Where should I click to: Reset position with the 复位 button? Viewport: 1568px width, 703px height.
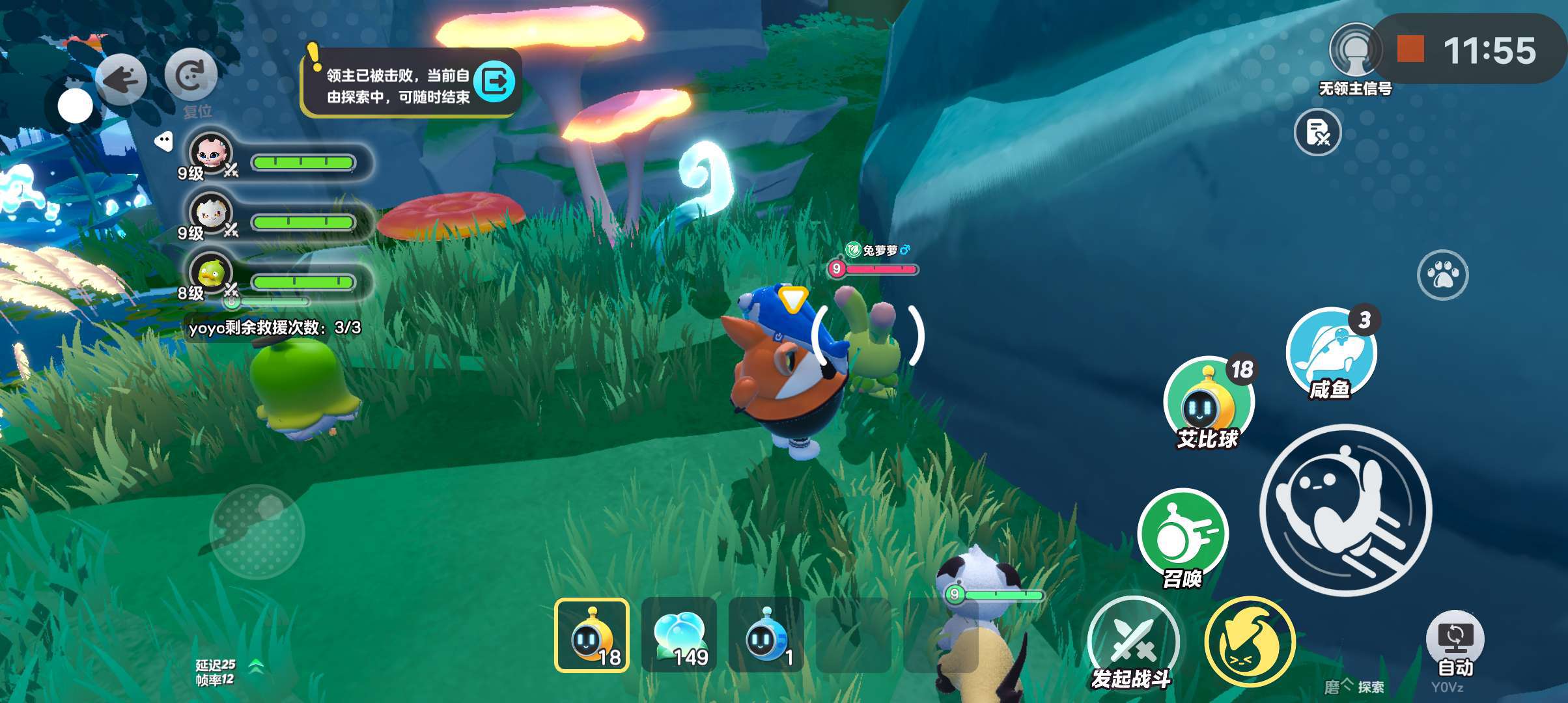pos(191,76)
